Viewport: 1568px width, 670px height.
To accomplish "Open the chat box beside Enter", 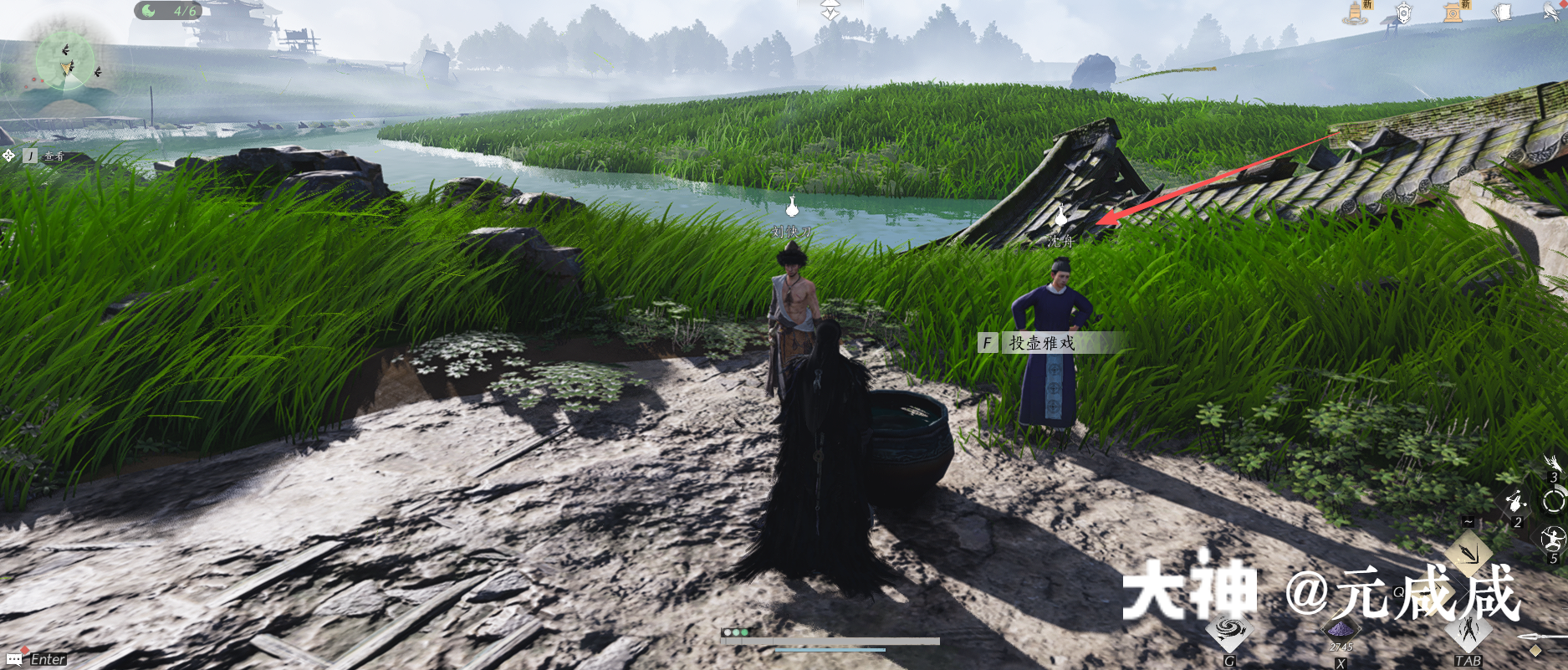I will click(x=37, y=659).
